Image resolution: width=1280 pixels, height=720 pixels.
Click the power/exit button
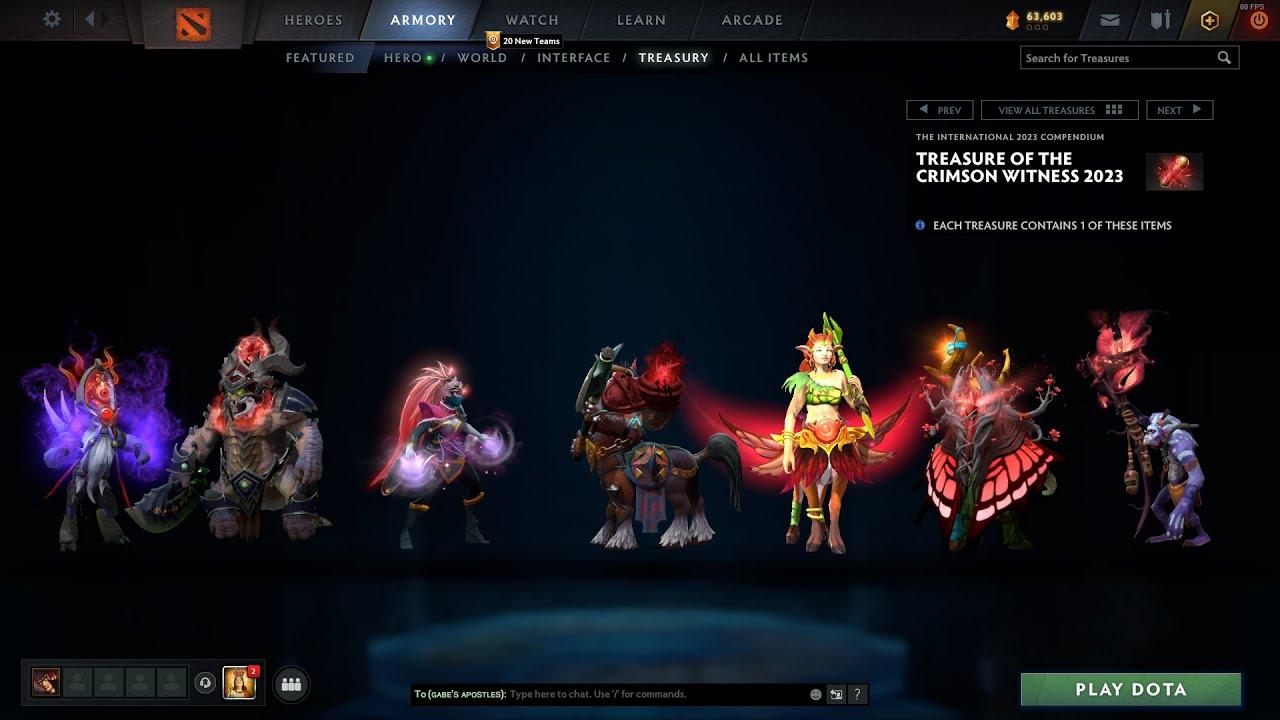1257,19
